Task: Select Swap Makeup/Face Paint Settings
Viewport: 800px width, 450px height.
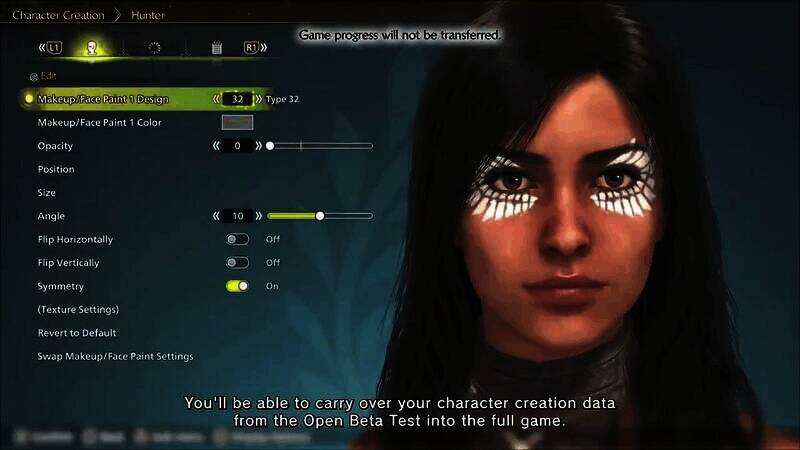Action: [x=115, y=356]
